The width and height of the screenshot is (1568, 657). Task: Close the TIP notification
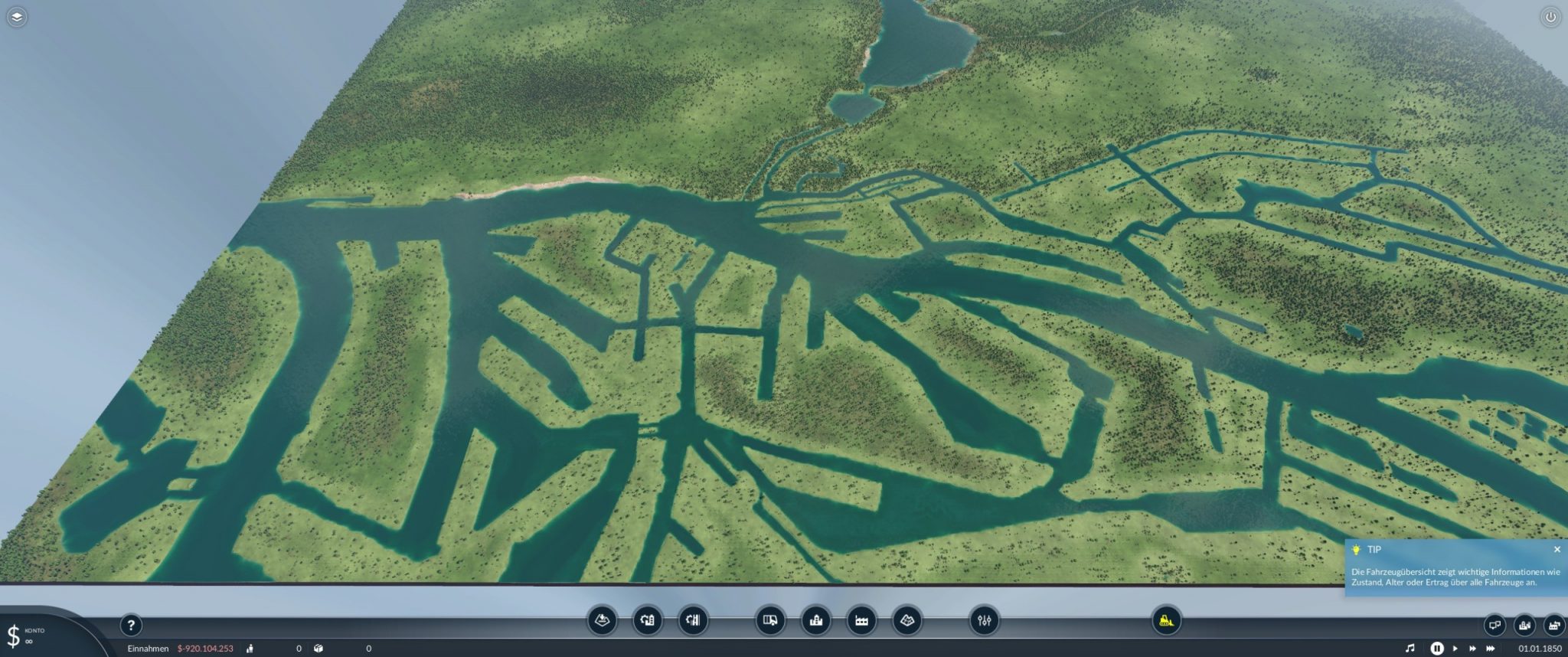[x=1557, y=550]
